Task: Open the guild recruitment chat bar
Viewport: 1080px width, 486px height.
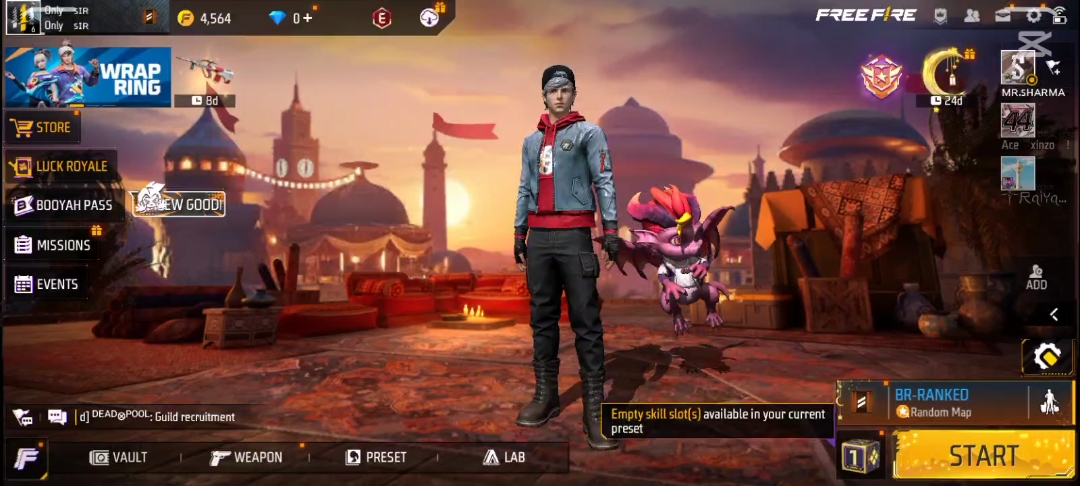Action: 150,417
